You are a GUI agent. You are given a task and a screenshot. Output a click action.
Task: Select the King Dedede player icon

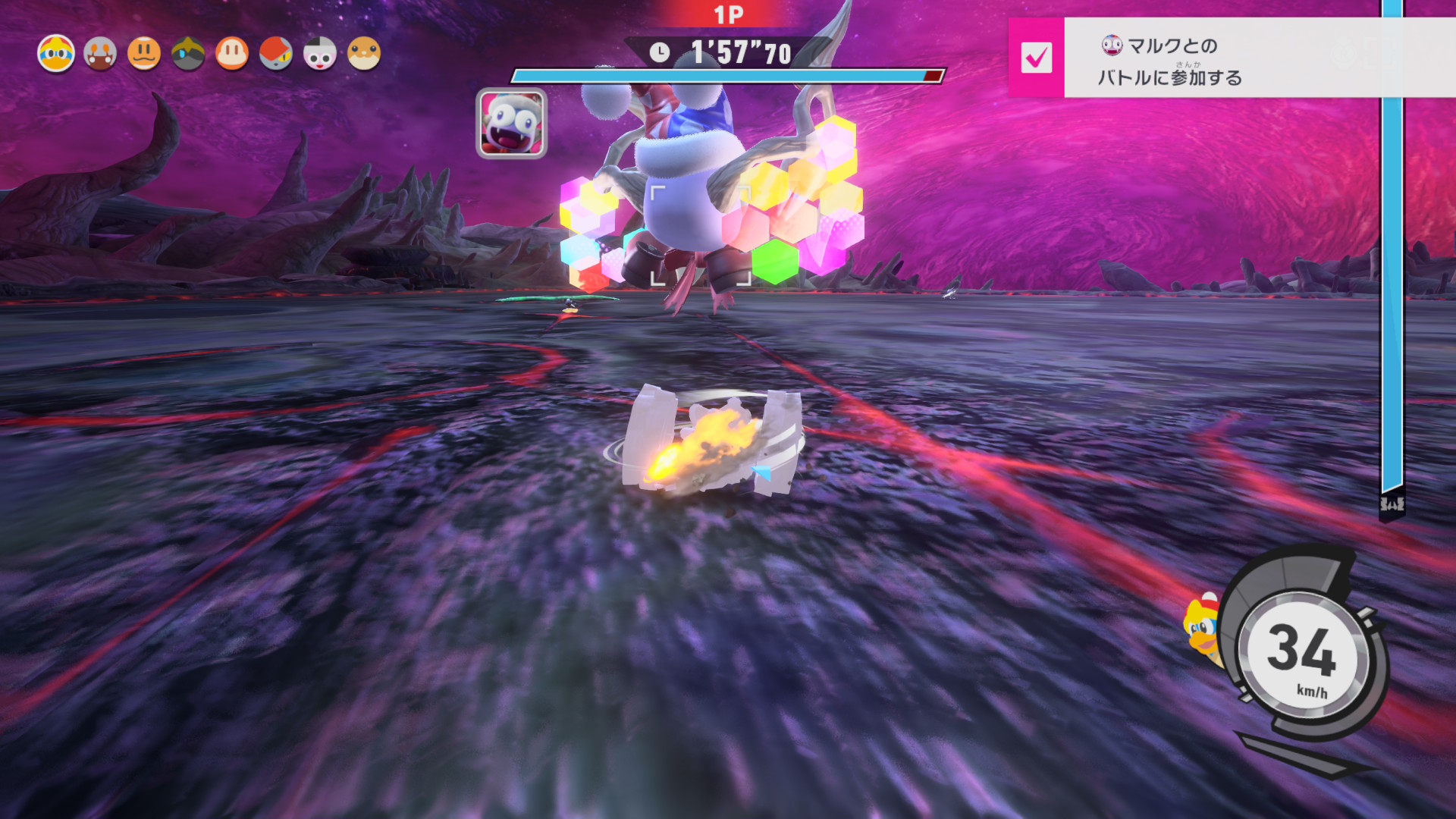pos(56,54)
